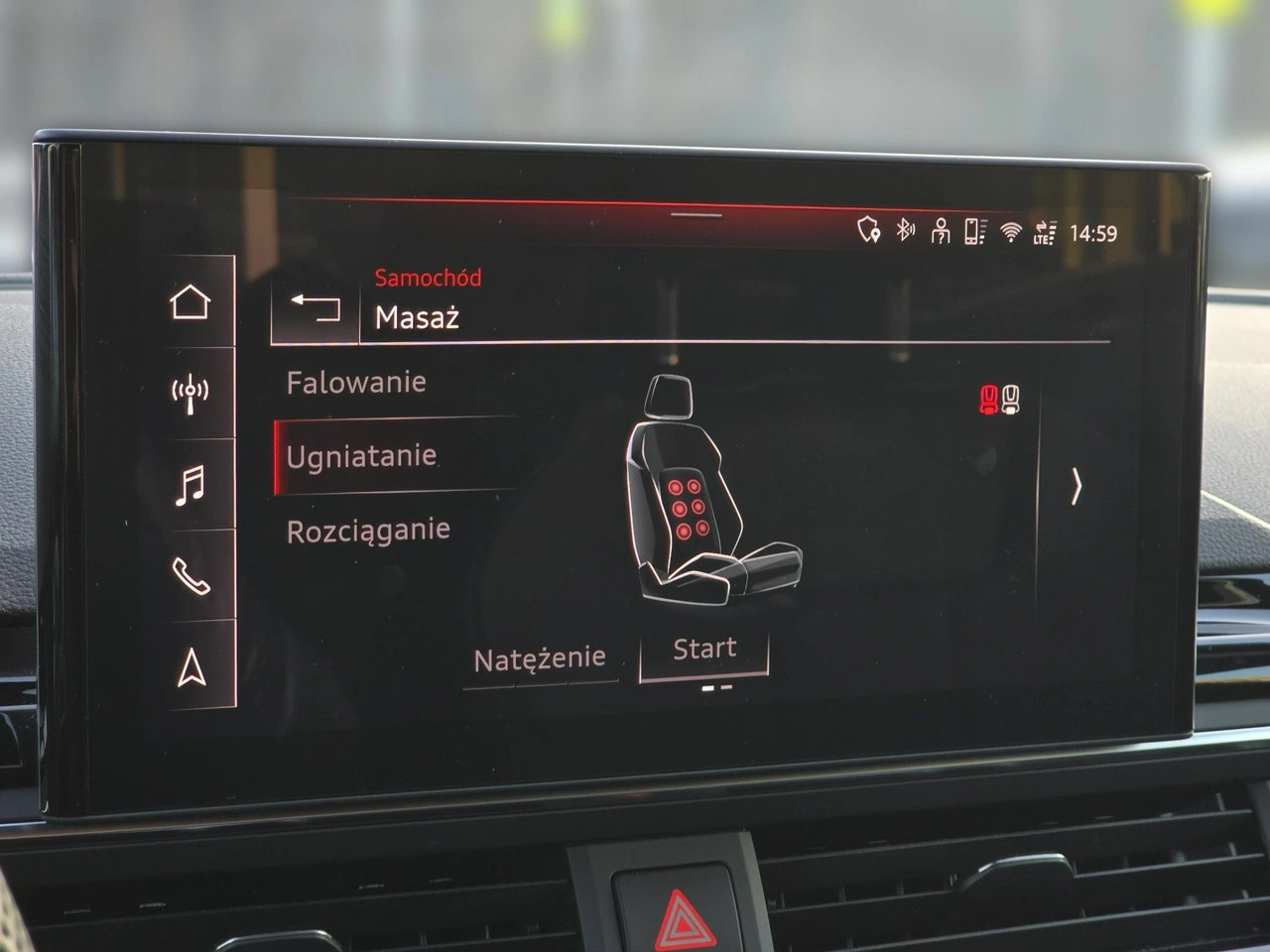Viewport: 1270px width, 952px height.
Task: Open Natężenie intensity settings
Action: [542, 656]
